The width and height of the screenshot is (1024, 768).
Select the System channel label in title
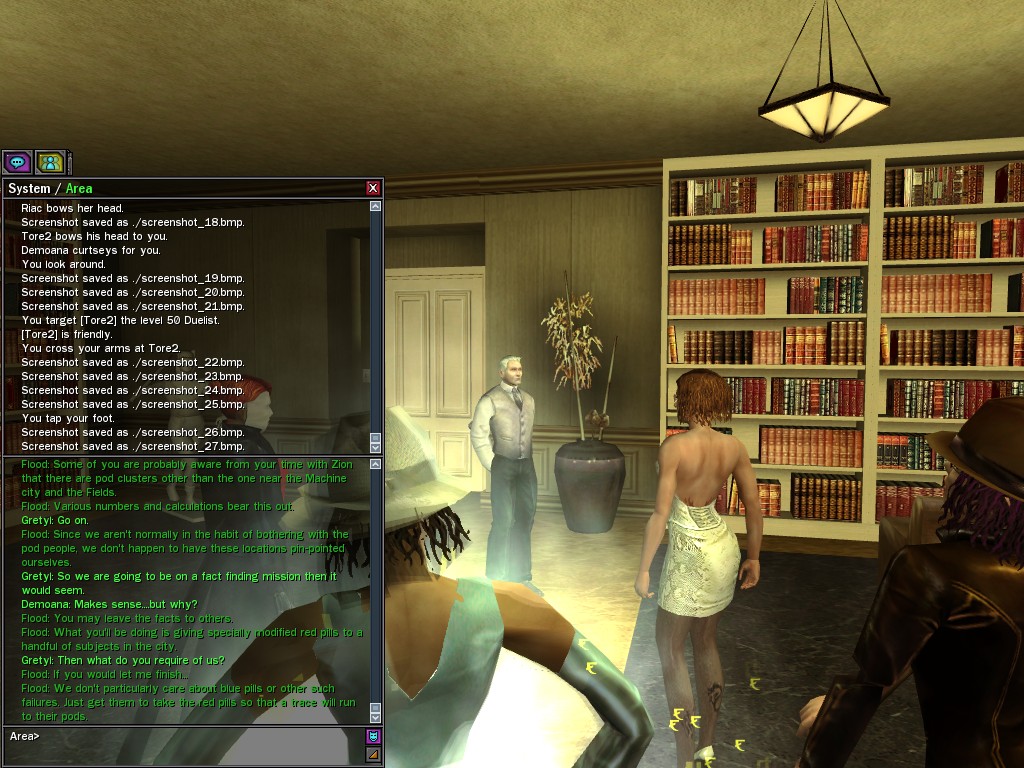click(28, 188)
